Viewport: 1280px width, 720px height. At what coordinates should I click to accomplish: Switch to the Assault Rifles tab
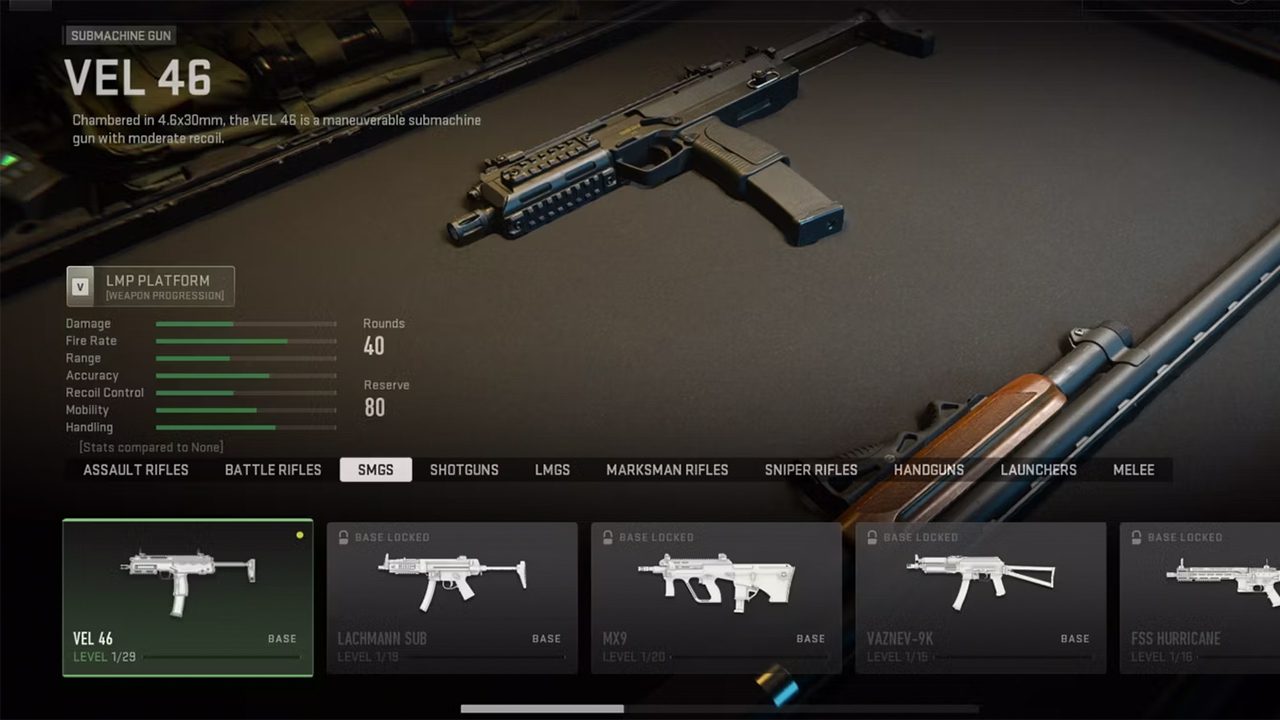(136, 470)
